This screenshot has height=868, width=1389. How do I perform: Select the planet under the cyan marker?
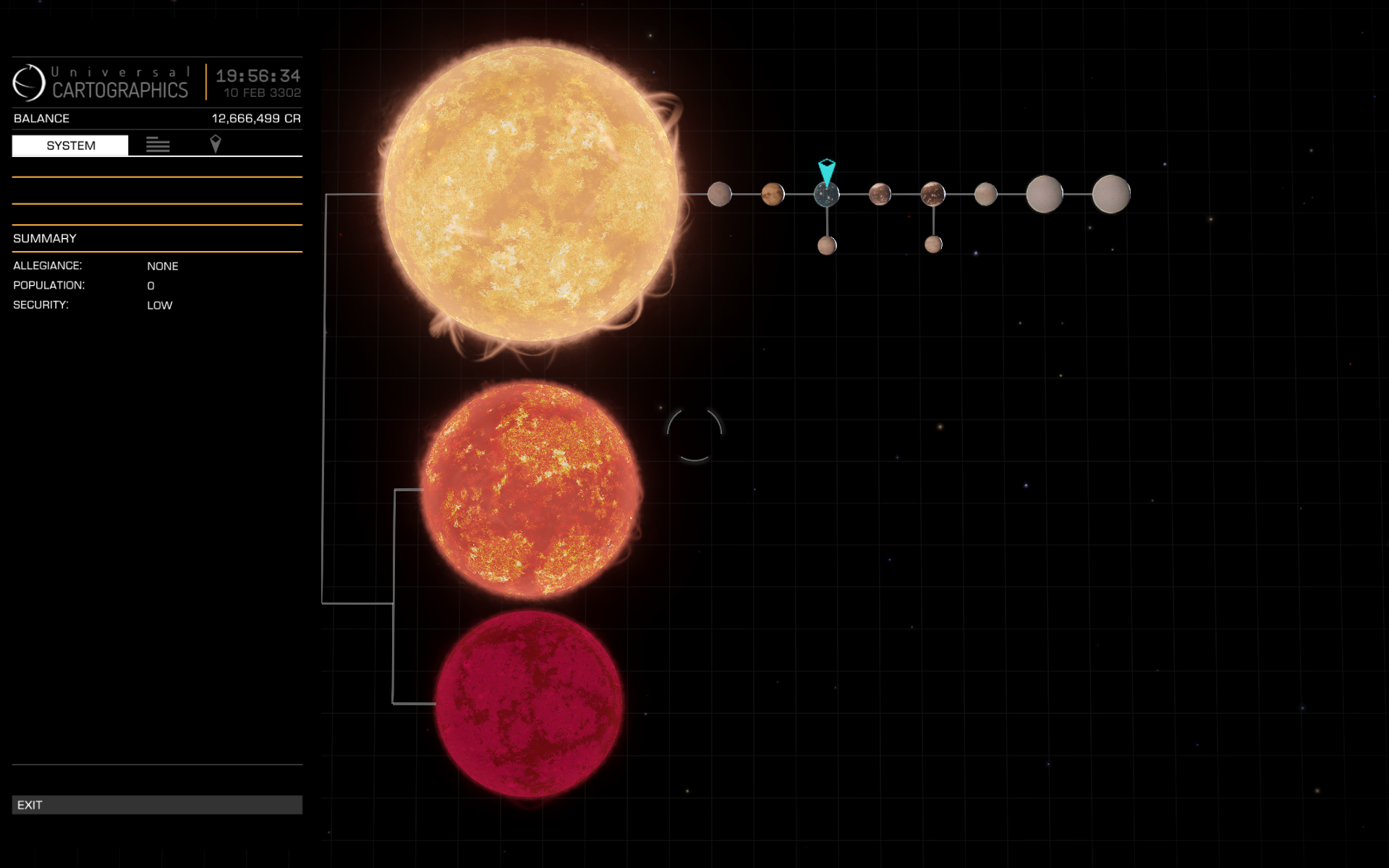click(x=826, y=194)
